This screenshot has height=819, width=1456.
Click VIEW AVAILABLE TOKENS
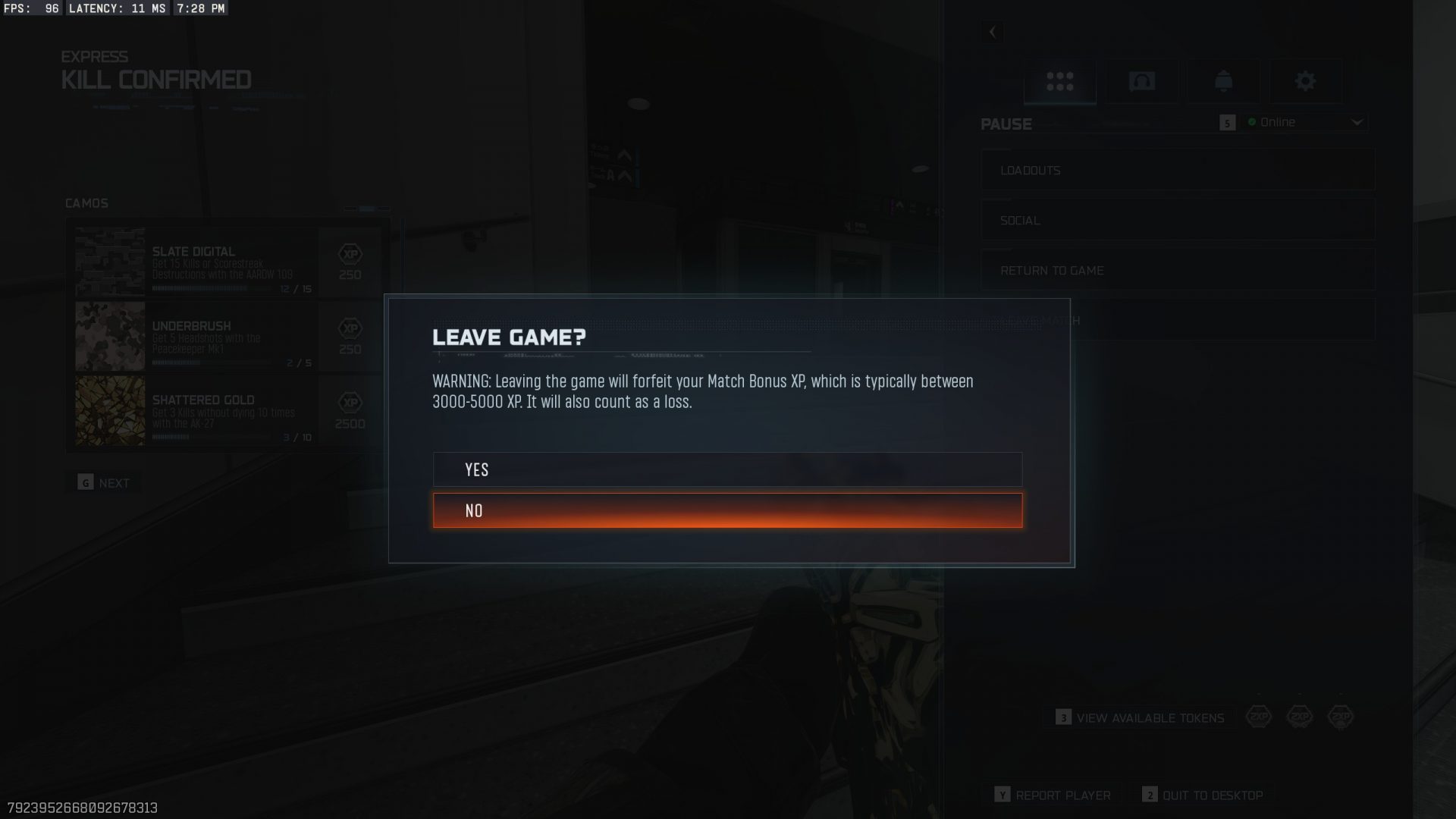pos(1141,717)
